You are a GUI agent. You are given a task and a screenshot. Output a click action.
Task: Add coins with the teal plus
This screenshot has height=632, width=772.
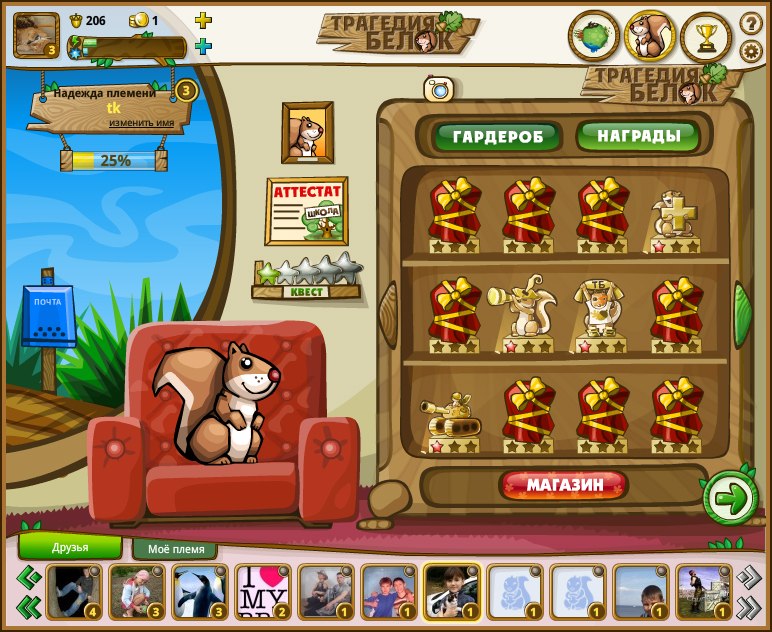[203, 46]
